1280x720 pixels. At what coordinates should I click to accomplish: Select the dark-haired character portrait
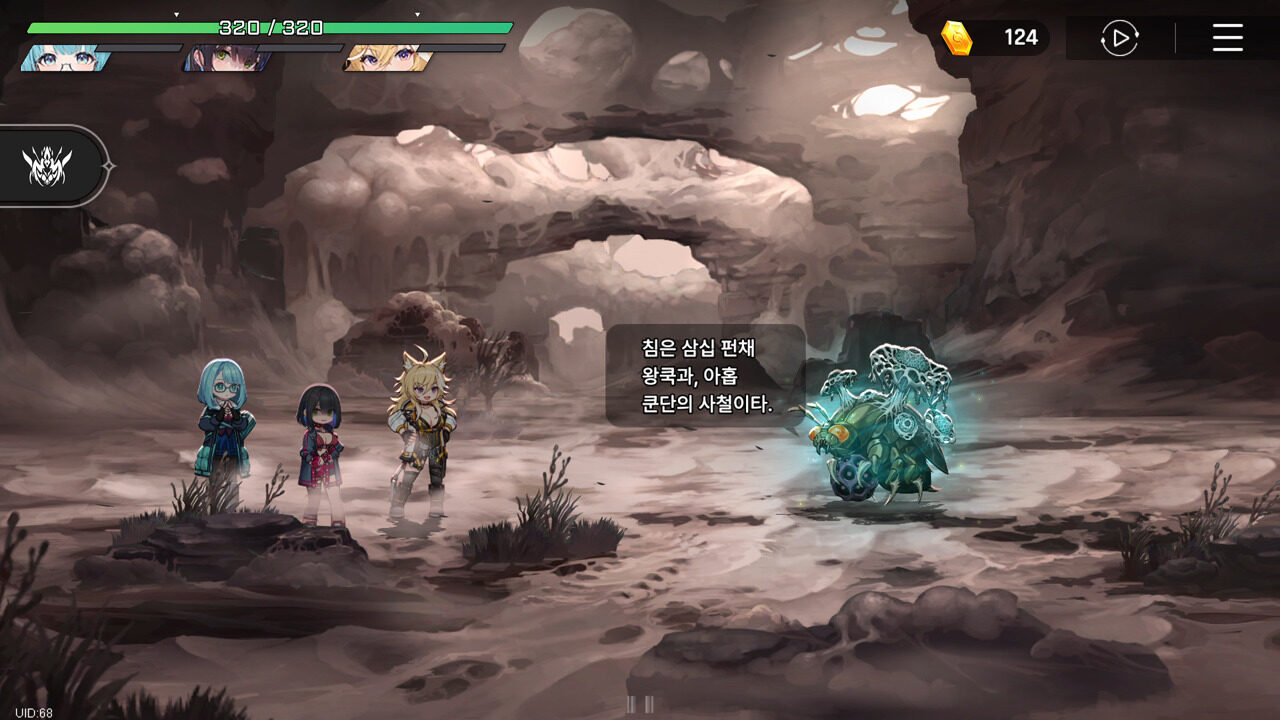click(222, 58)
